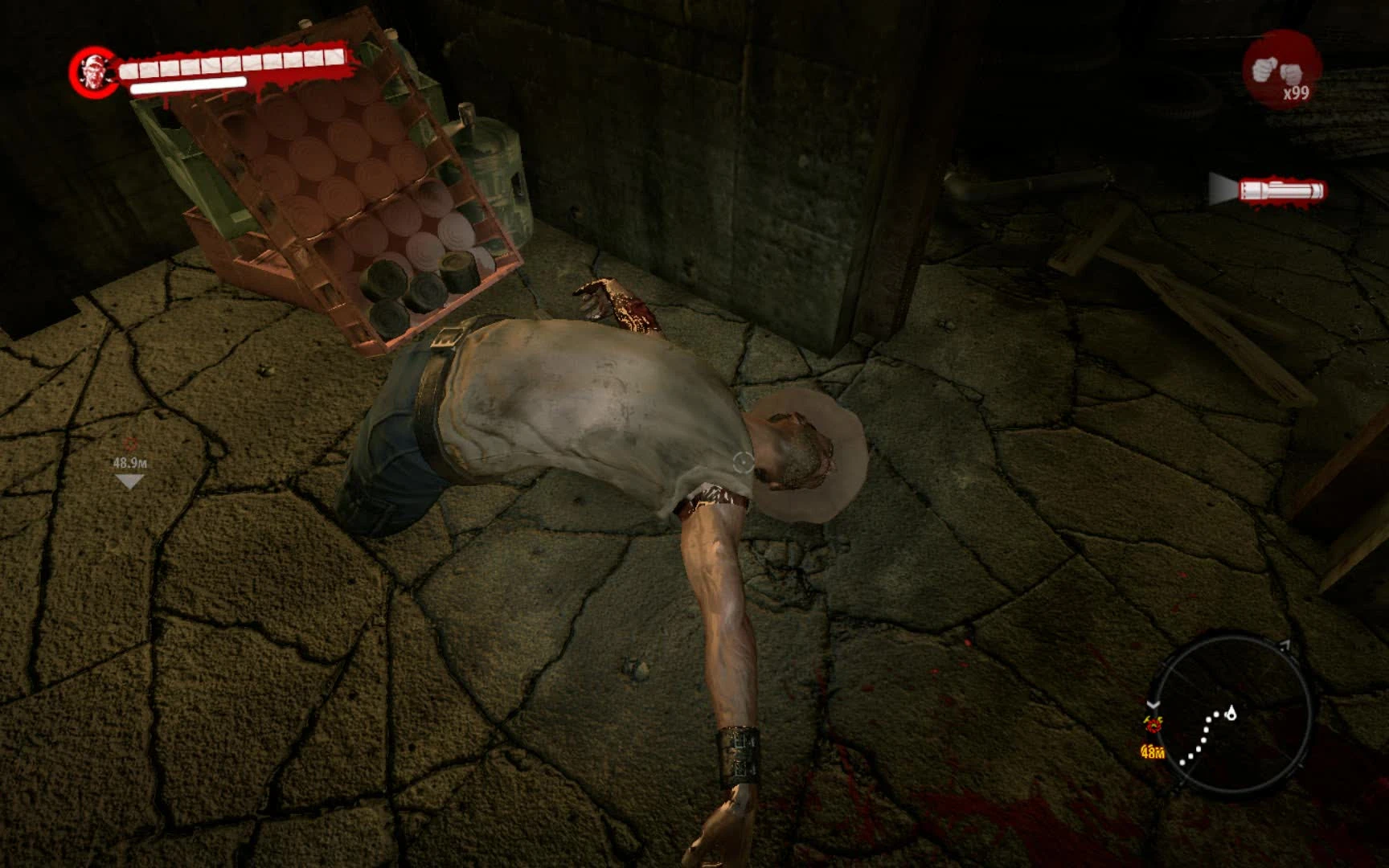Click the white health bar under the segments
Image resolution: width=1389 pixels, height=868 pixels.
click(x=186, y=84)
